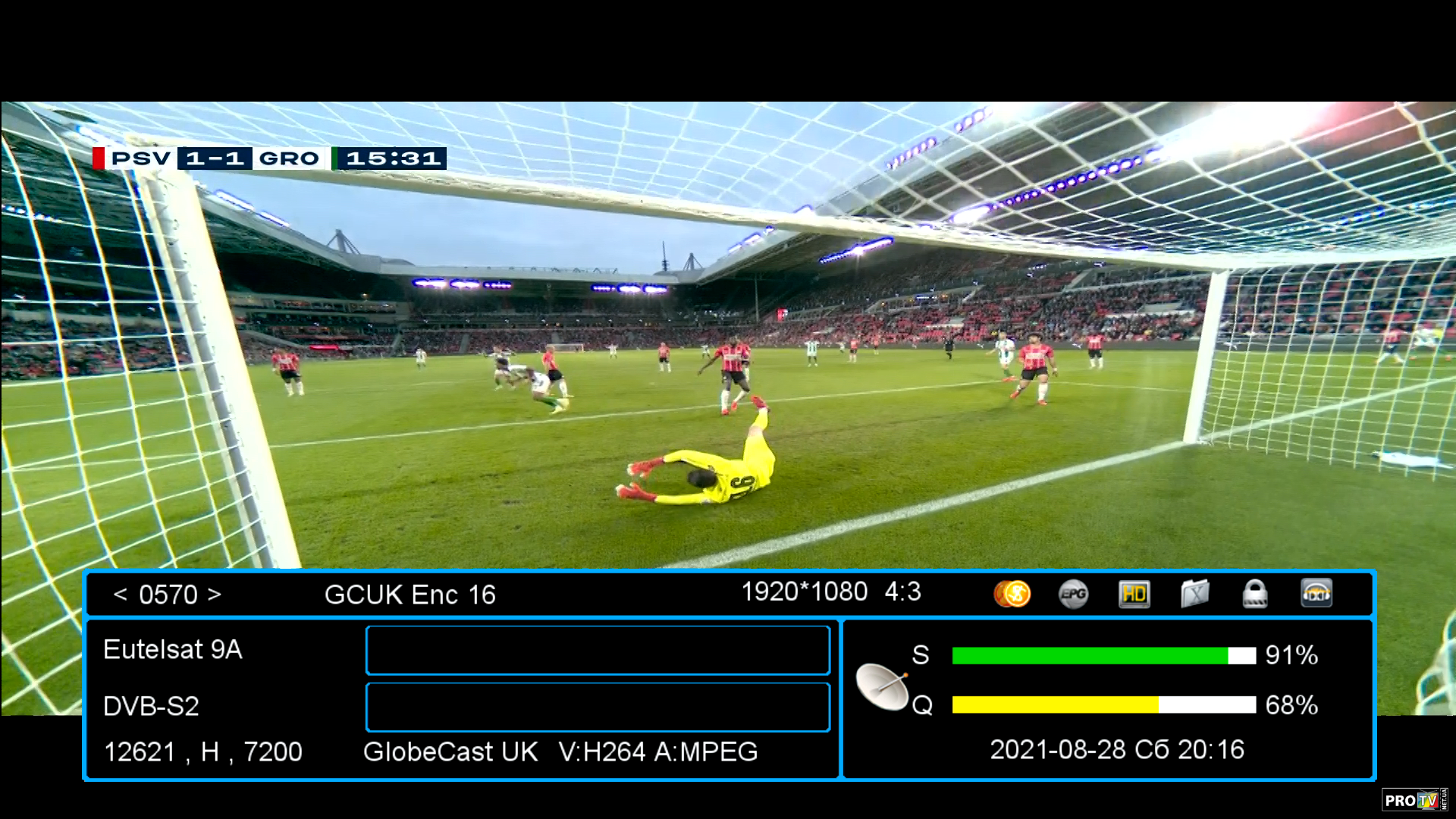Open the EPG program guide icon

[1073, 594]
